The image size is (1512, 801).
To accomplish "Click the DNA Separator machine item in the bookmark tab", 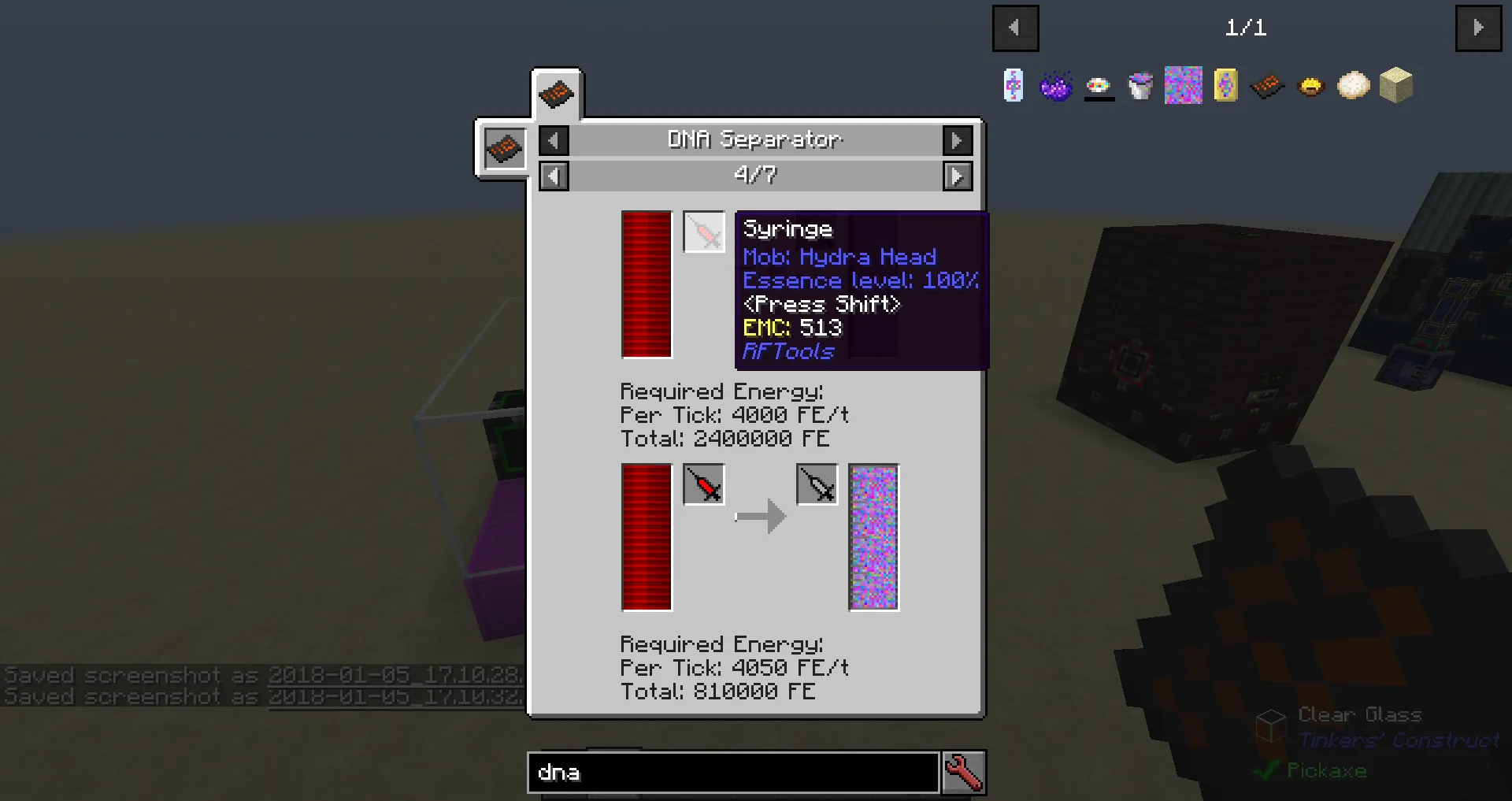I will (x=1267, y=86).
